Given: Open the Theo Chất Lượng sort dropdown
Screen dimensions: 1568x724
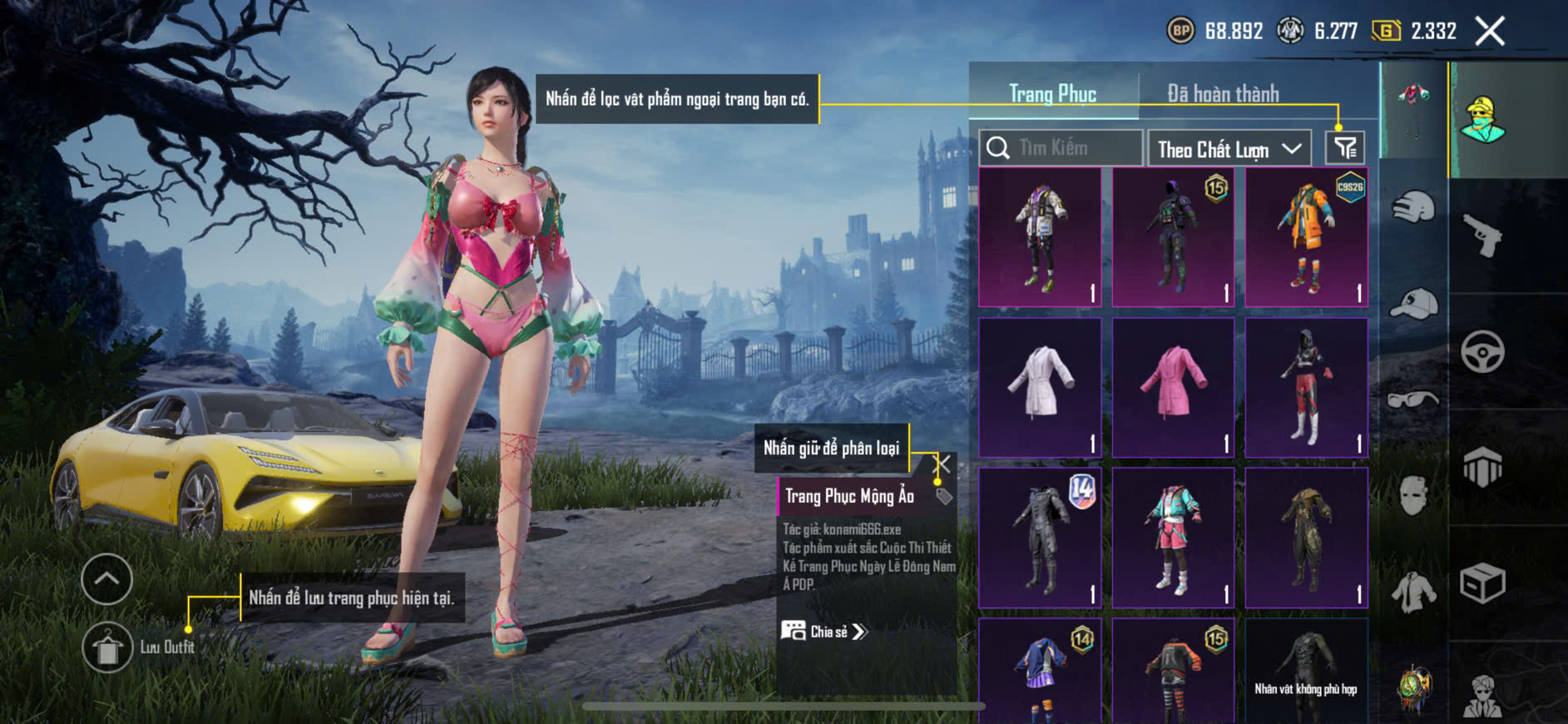Looking at the screenshot, I should [x=1229, y=149].
